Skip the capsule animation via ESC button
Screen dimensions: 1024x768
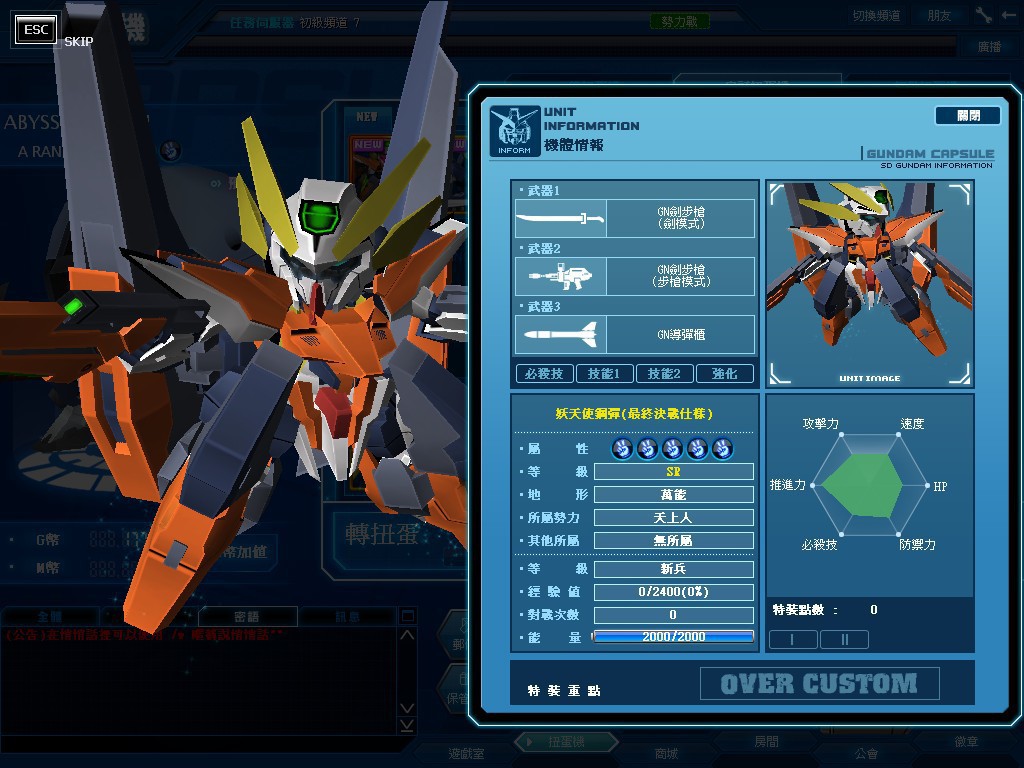click(x=36, y=30)
